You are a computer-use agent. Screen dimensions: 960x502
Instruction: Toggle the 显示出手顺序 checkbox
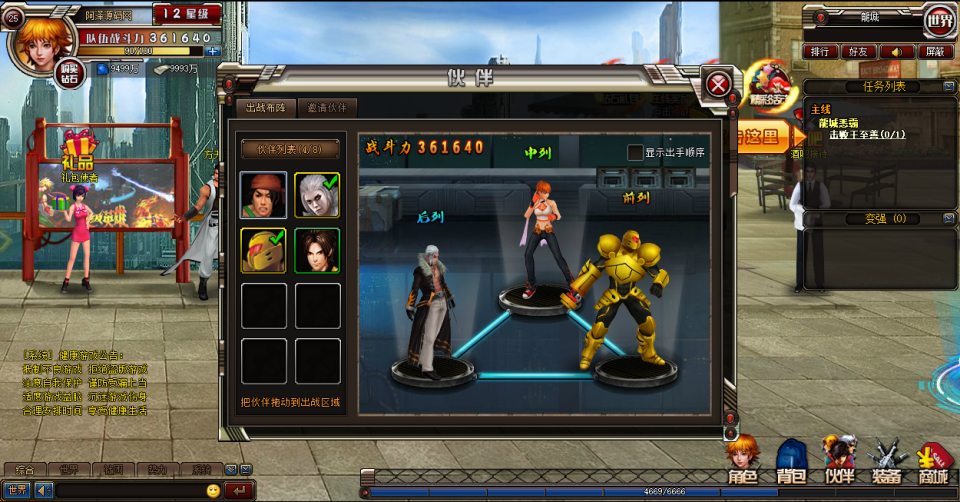point(635,152)
